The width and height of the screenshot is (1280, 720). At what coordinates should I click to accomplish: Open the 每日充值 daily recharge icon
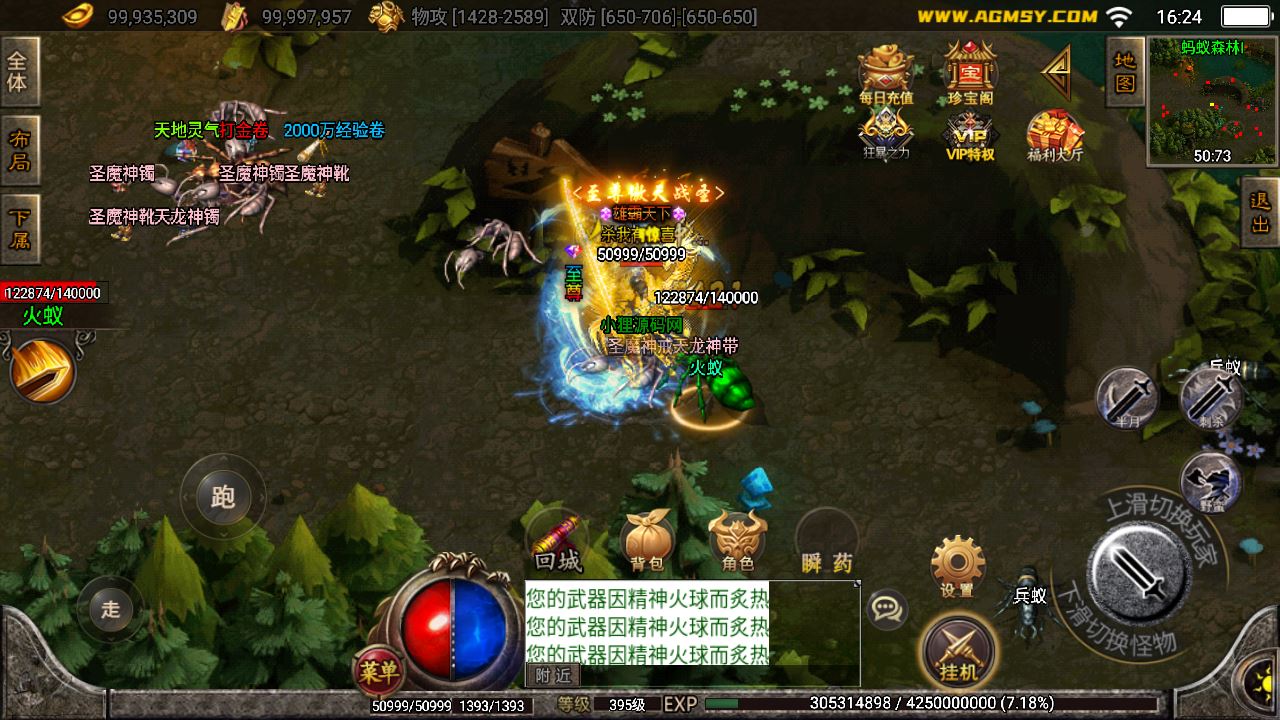886,74
